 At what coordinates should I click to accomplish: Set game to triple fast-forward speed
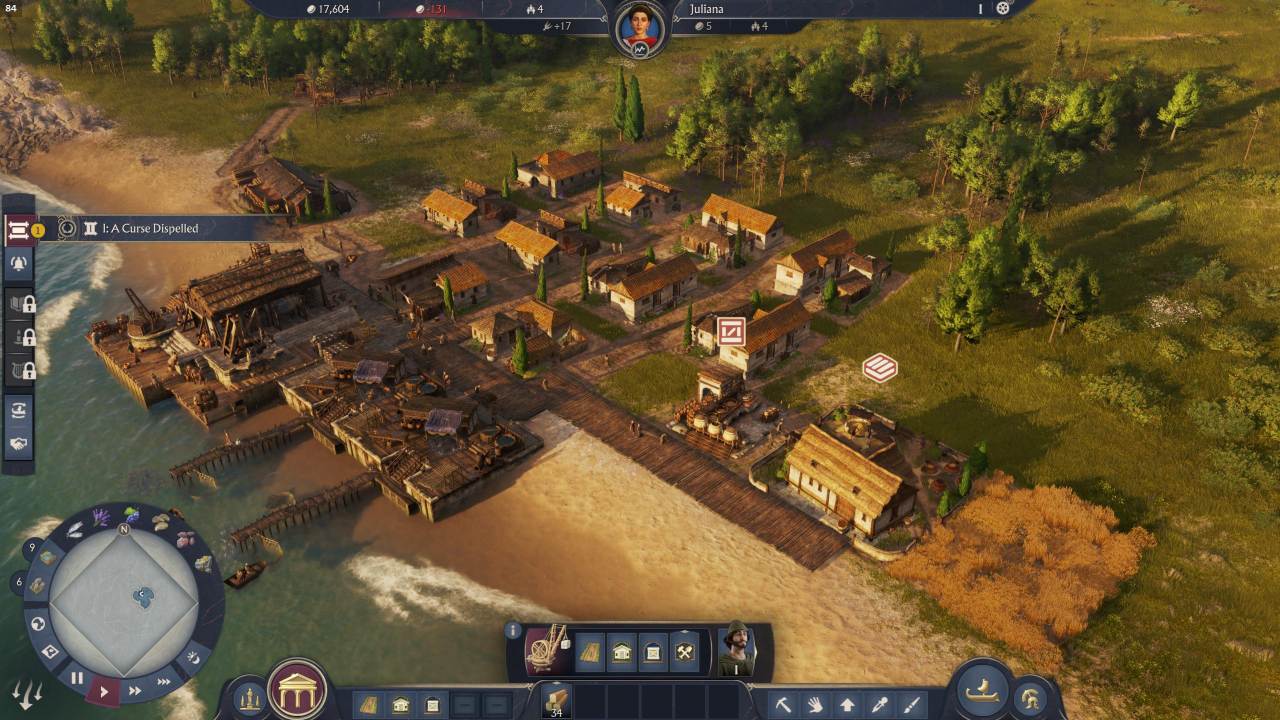164,682
